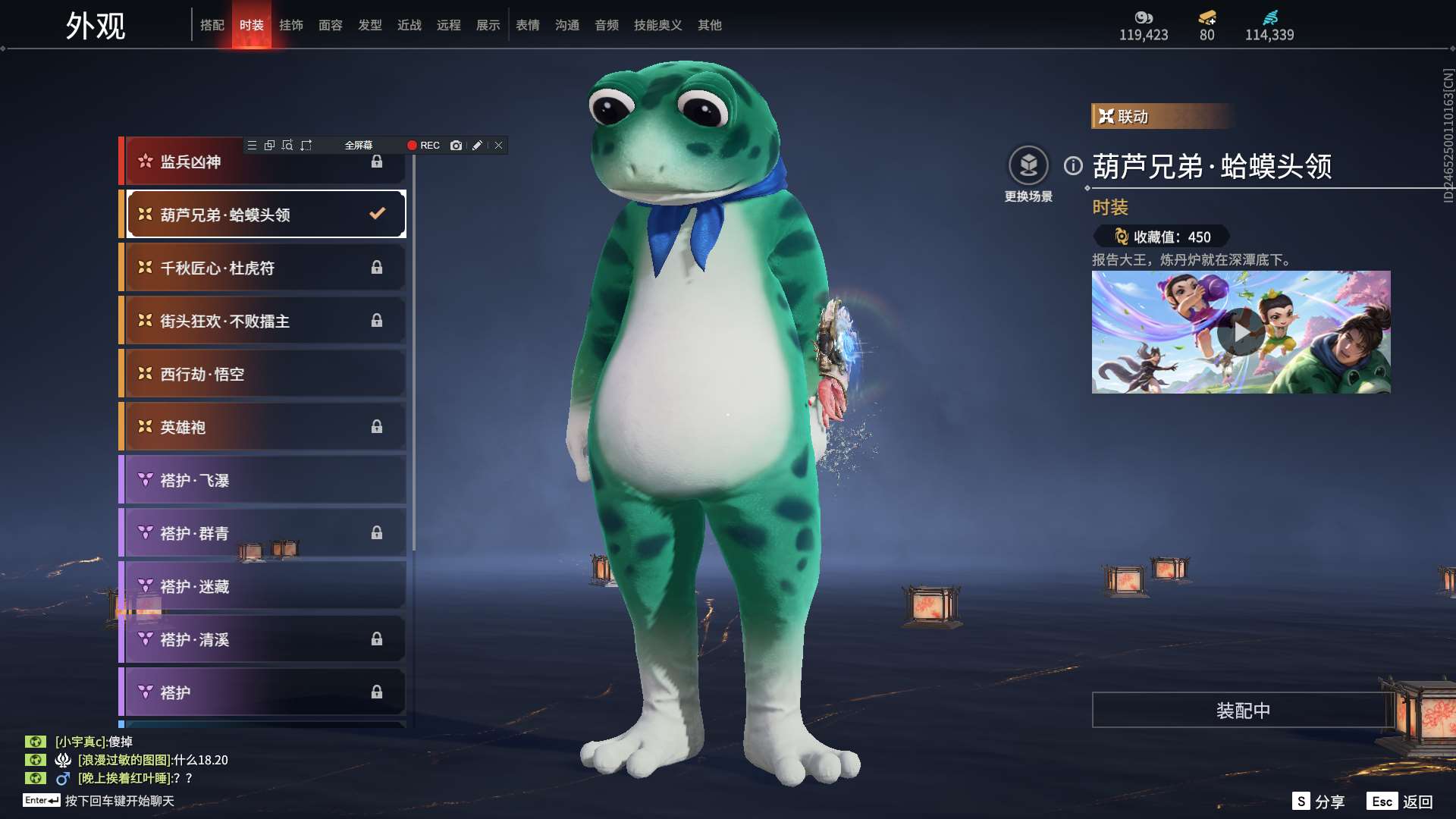Image resolution: width=1456 pixels, height=819 pixels.
Task: Pick the 褡护·迷藏 outfit row
Action: (262, 586)
